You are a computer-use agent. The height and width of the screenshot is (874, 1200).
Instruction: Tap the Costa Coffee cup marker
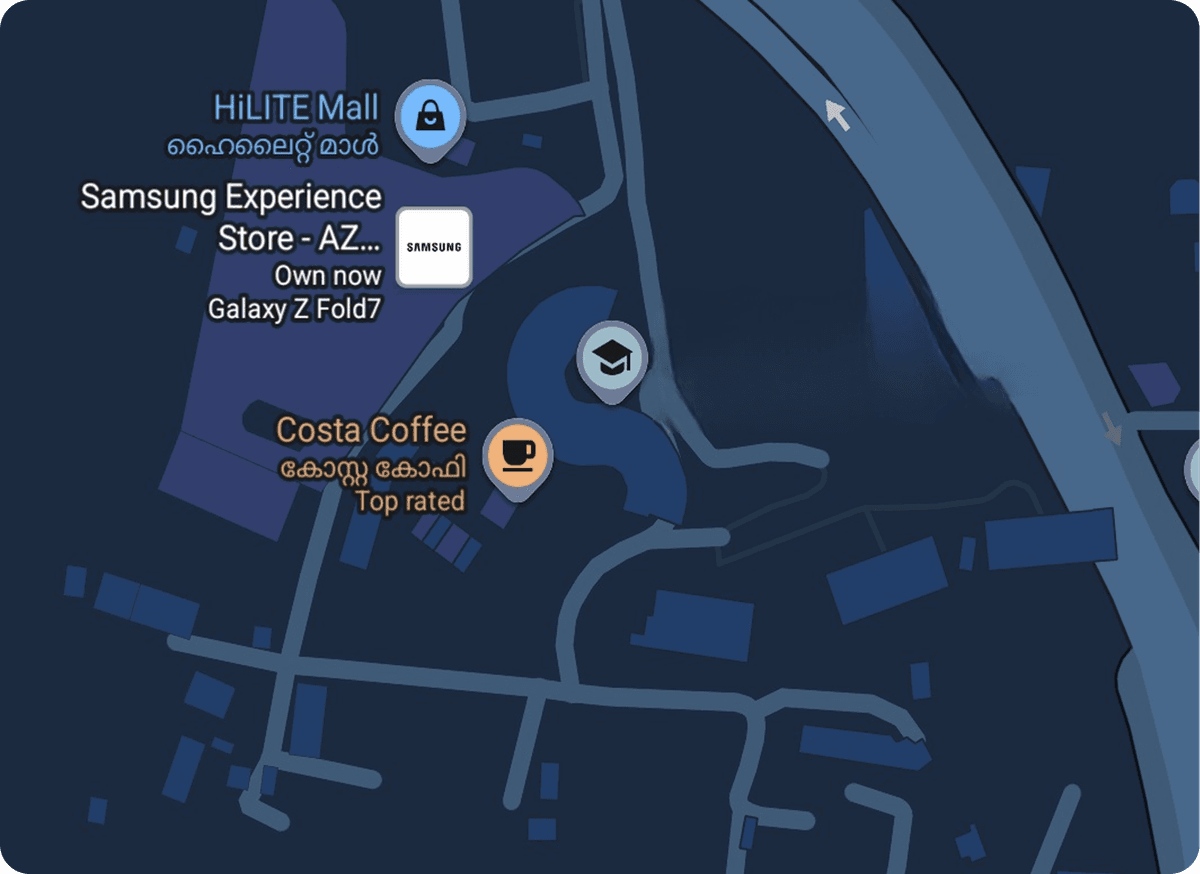point(517,455)
